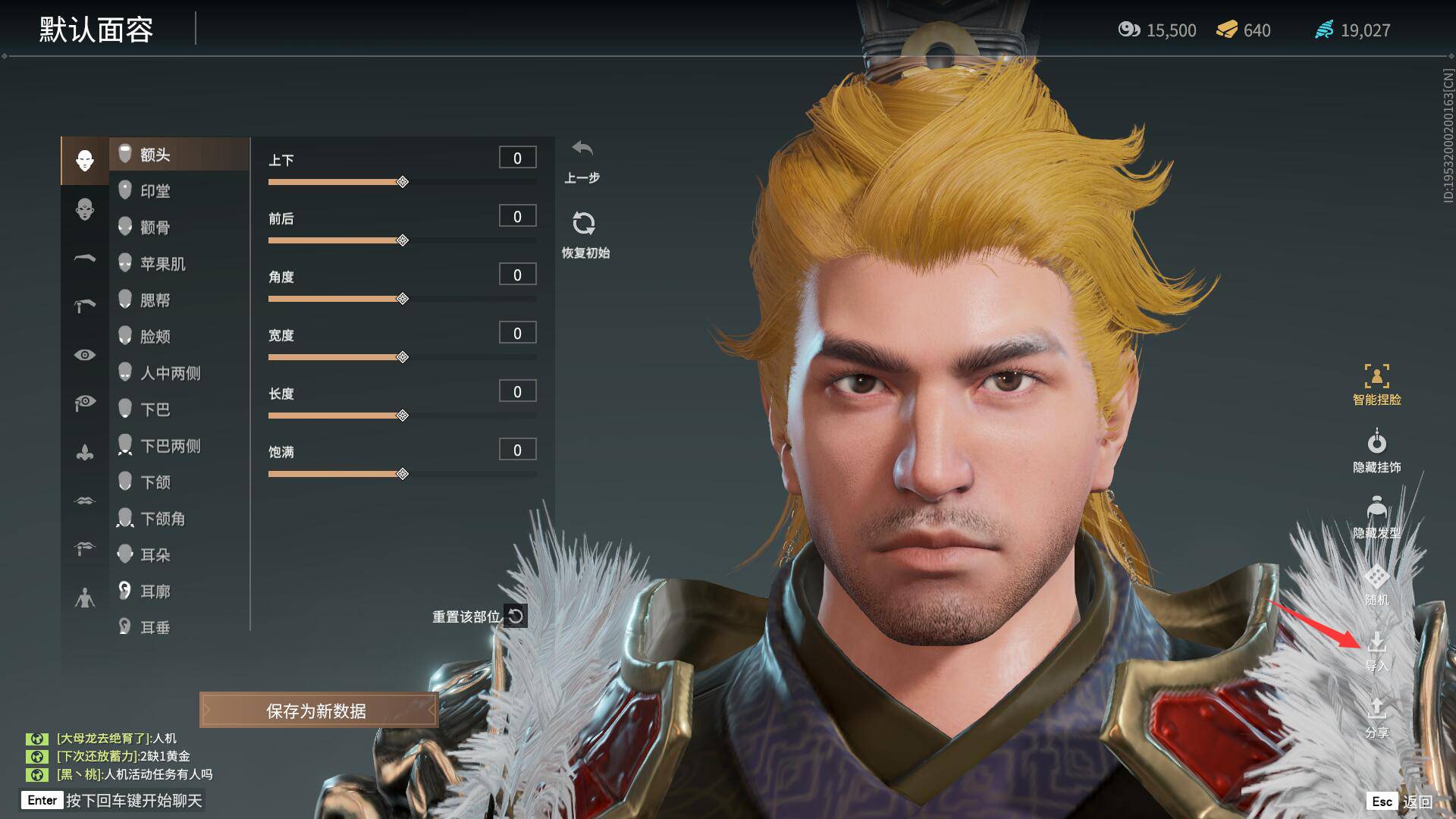The width and height of the screenshot is (1456, 819).
Task: Select the 印堂 face part entry
Action: point(155,191)
